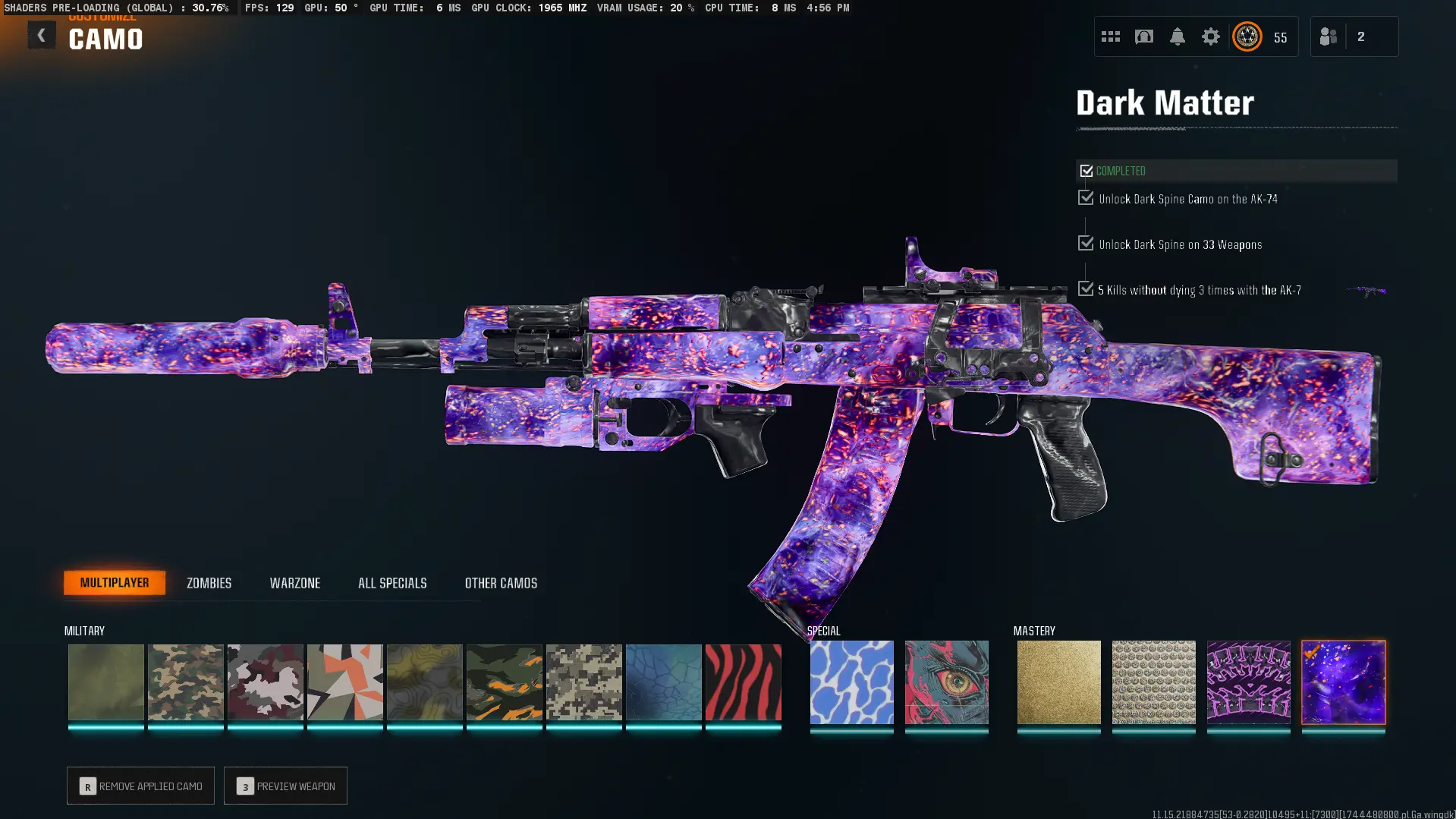Open the voice chat headset icon

point(1143,36)
